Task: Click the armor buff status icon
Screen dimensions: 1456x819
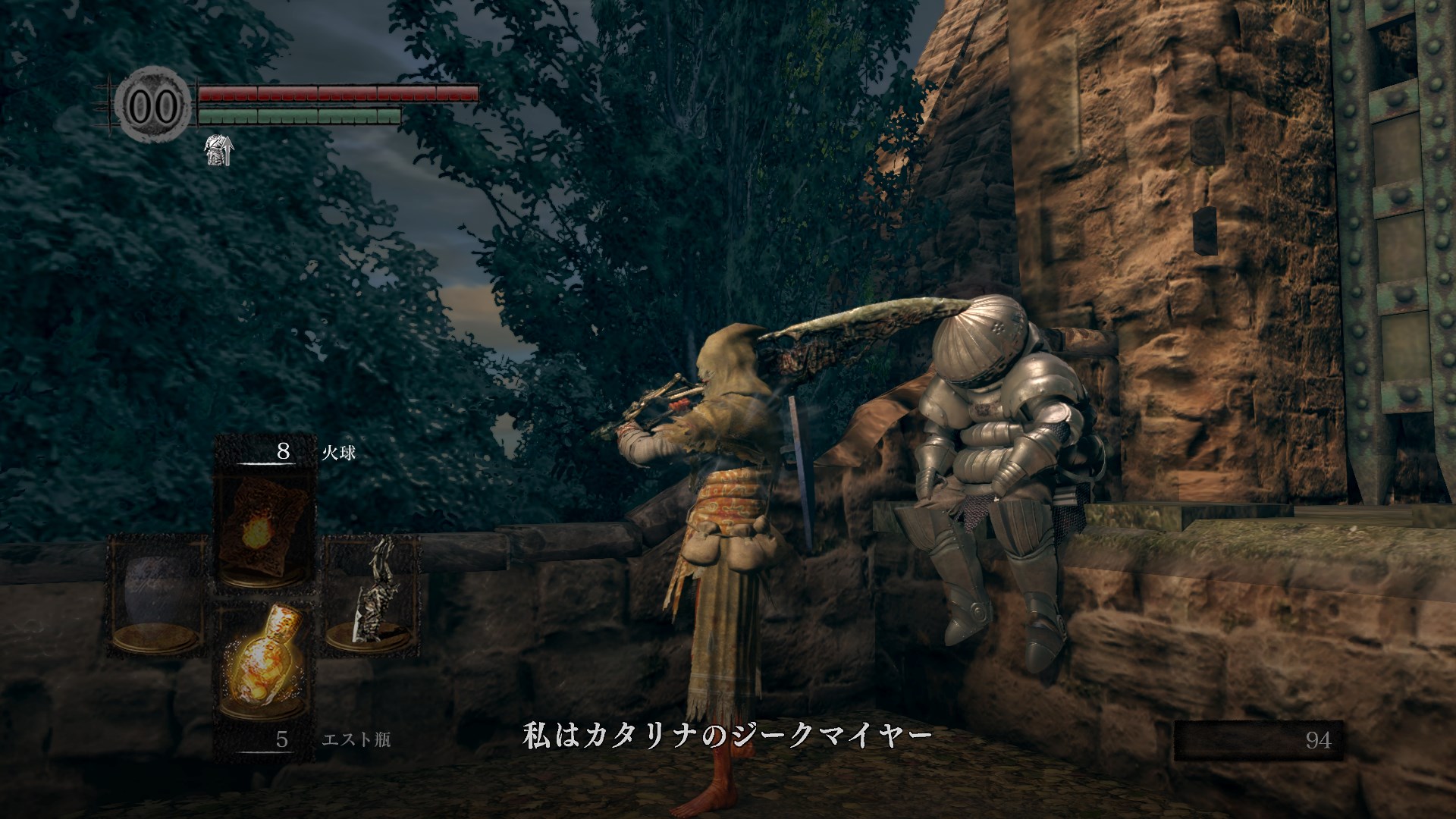Action: point(218,151)
